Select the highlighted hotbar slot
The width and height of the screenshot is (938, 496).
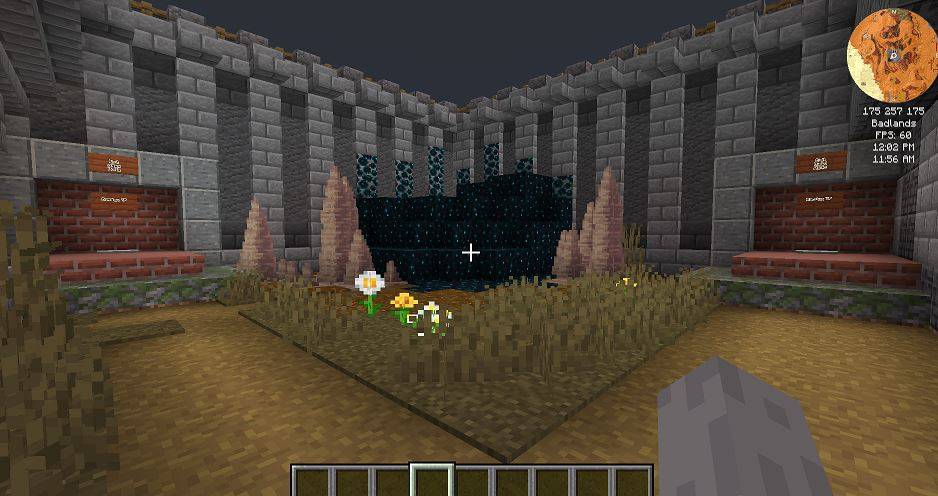pyautogui.click(x=433, y=481)
